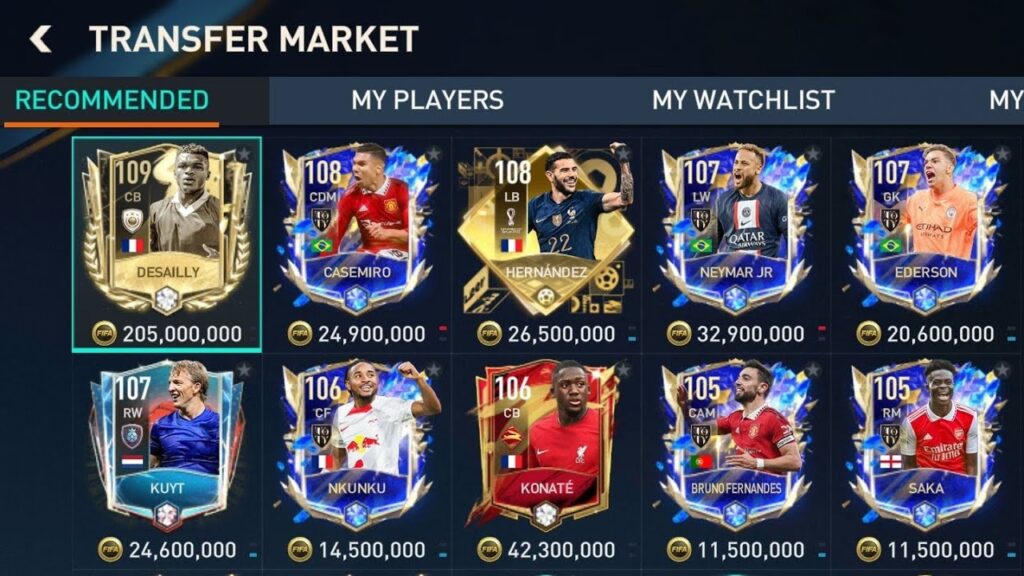Open the My Players tab
1024x576 pixels.
[427, 100]
